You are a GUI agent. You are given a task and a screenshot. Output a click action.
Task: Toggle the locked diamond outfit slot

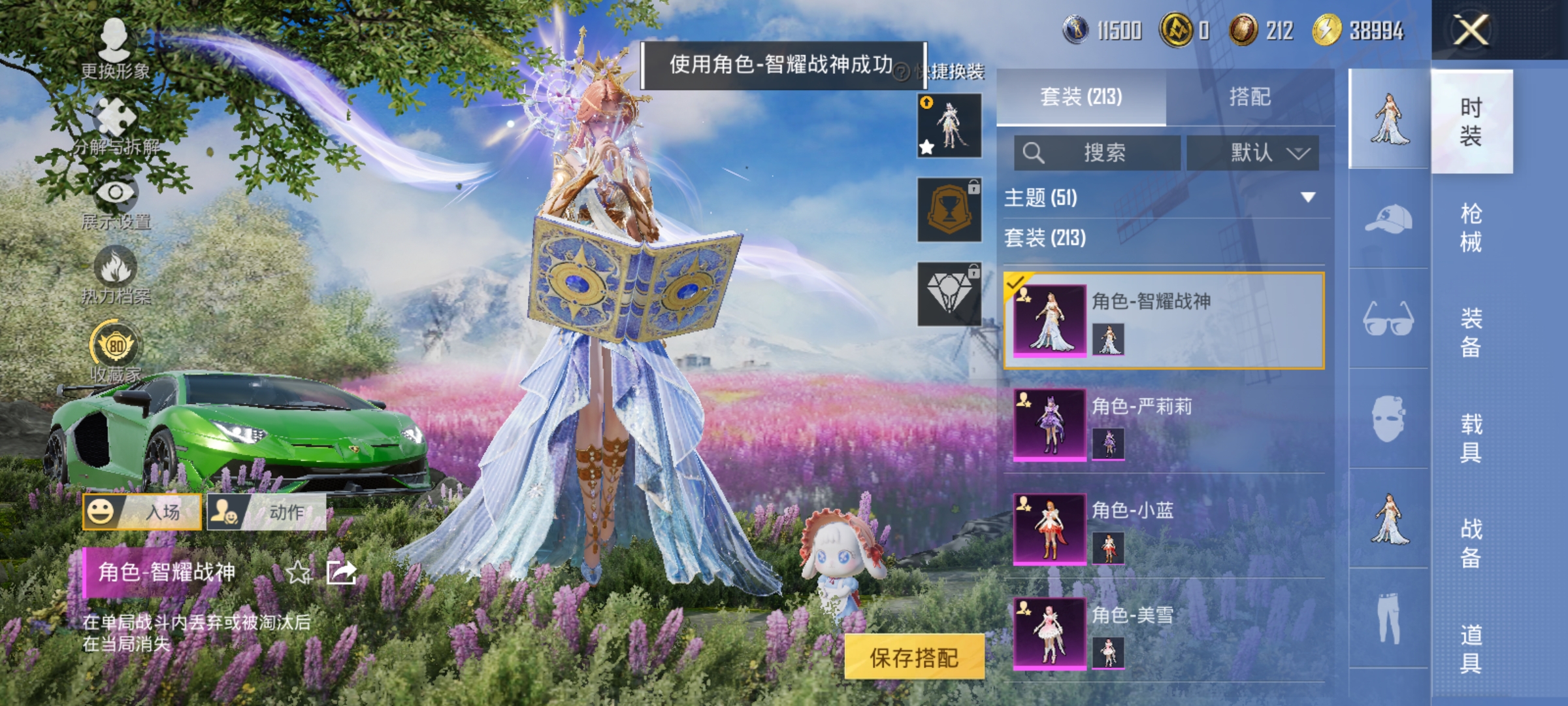(x=949, y=294)
